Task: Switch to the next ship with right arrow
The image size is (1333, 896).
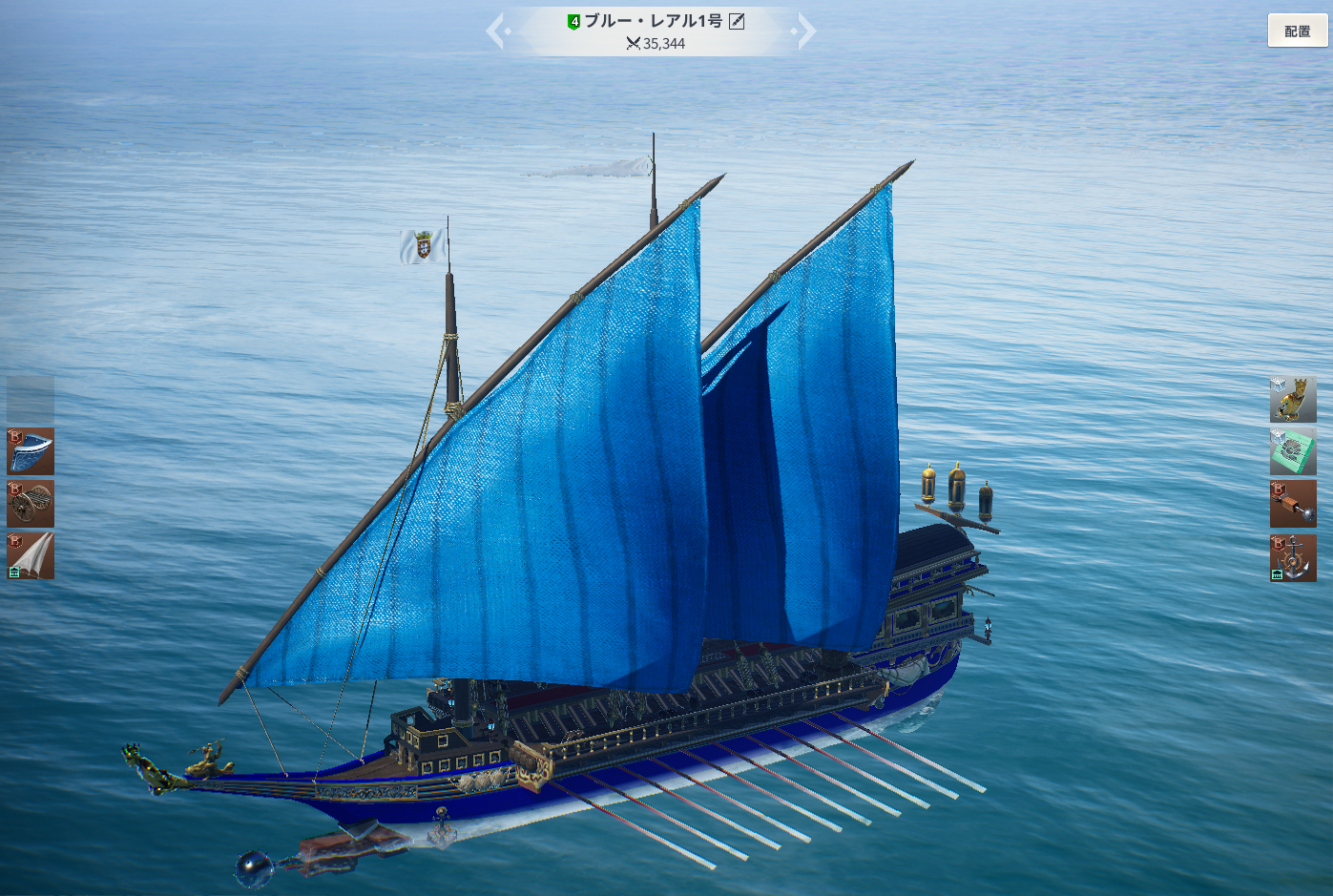Action: pos(806,31)
